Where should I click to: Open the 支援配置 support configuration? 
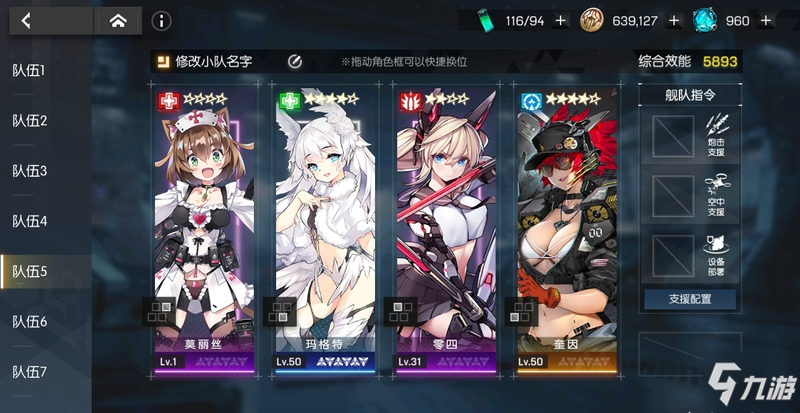tap(689, 299)
